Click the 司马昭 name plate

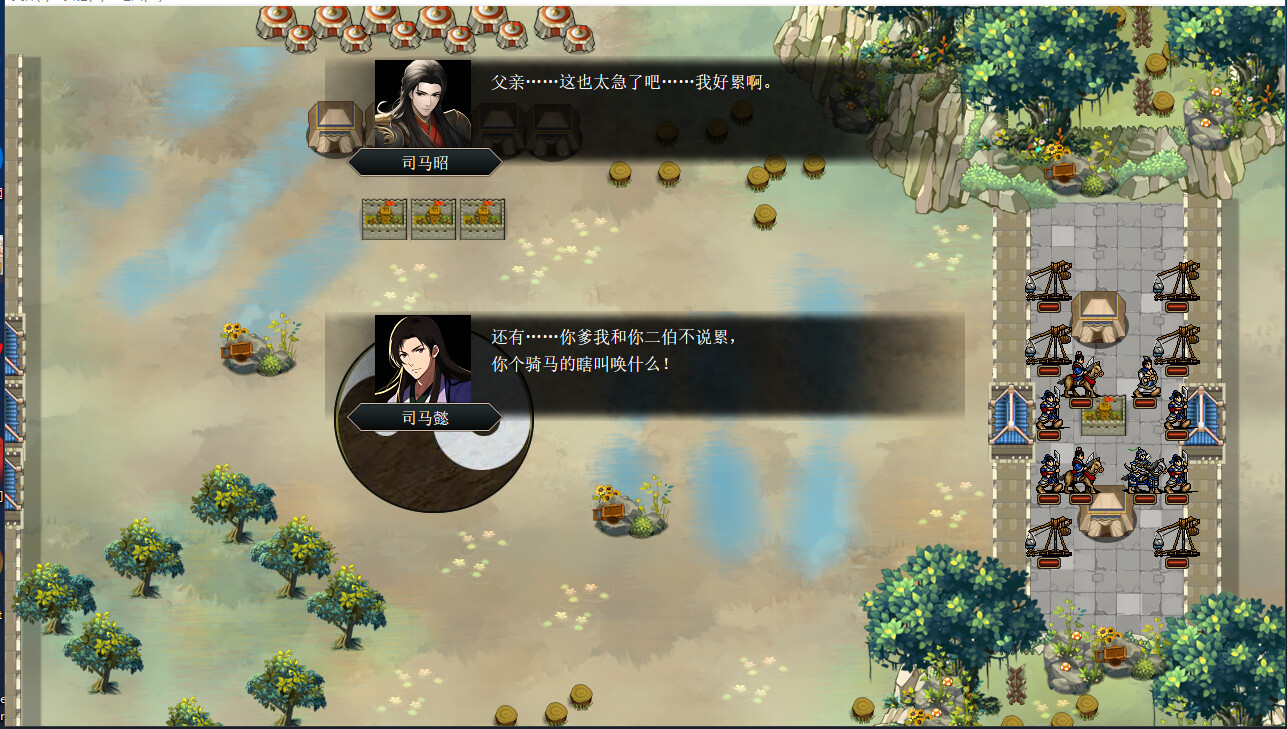pyautogui.click(x=423, y=162)
